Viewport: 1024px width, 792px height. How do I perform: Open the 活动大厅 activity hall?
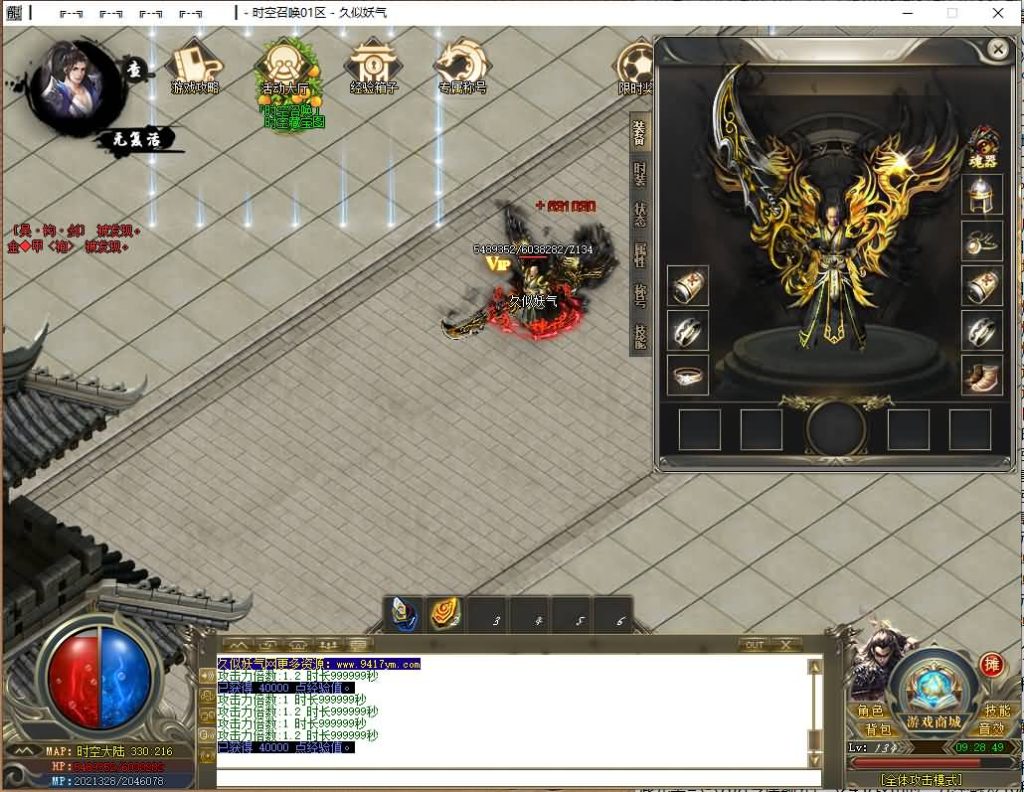point(287,70)
